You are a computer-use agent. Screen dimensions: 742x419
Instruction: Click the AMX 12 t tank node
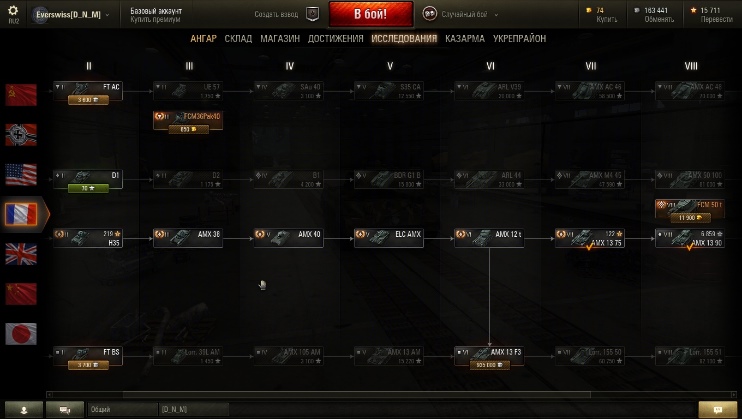(489, 238)
